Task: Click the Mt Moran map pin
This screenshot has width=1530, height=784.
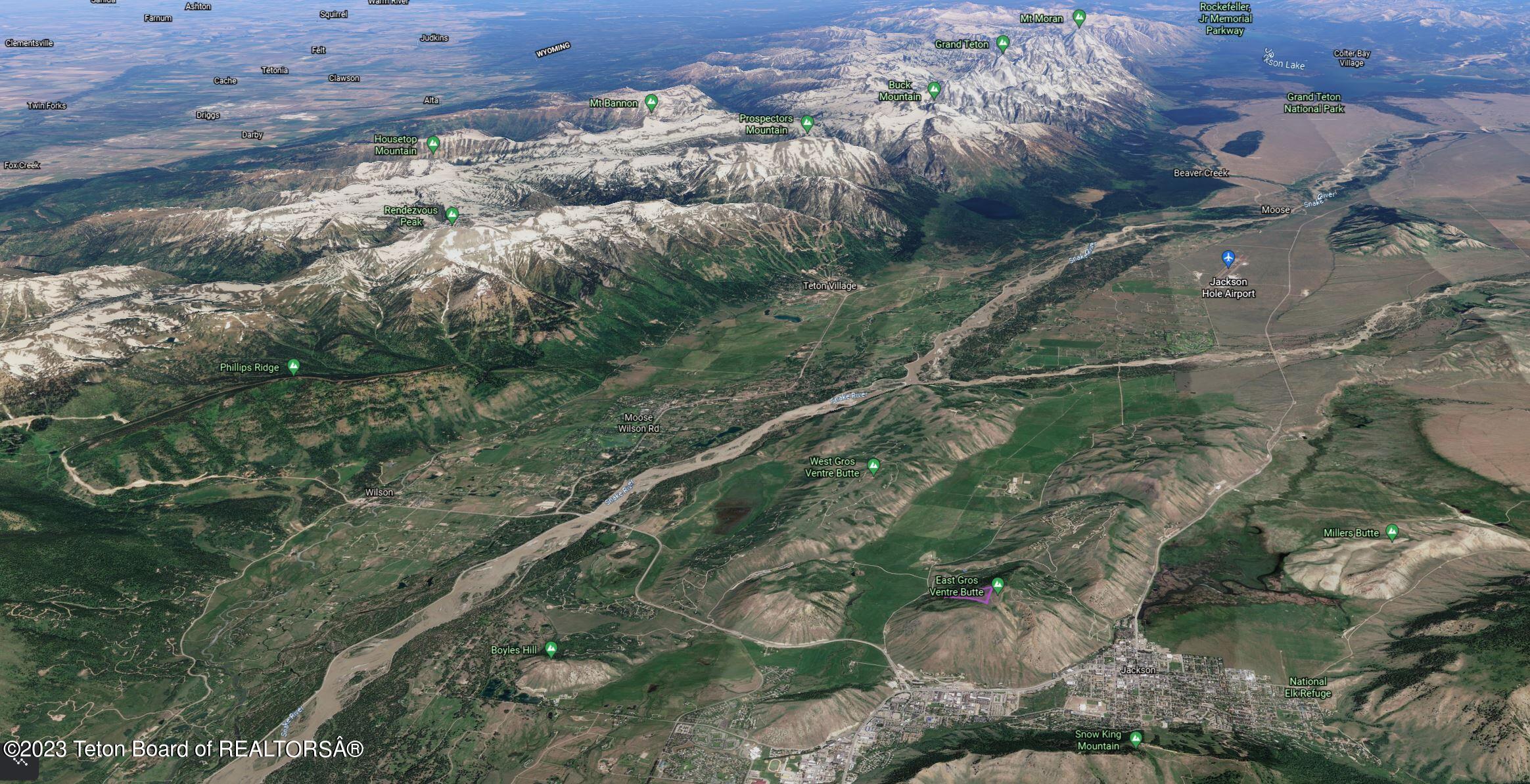Action: (1078, 18)
